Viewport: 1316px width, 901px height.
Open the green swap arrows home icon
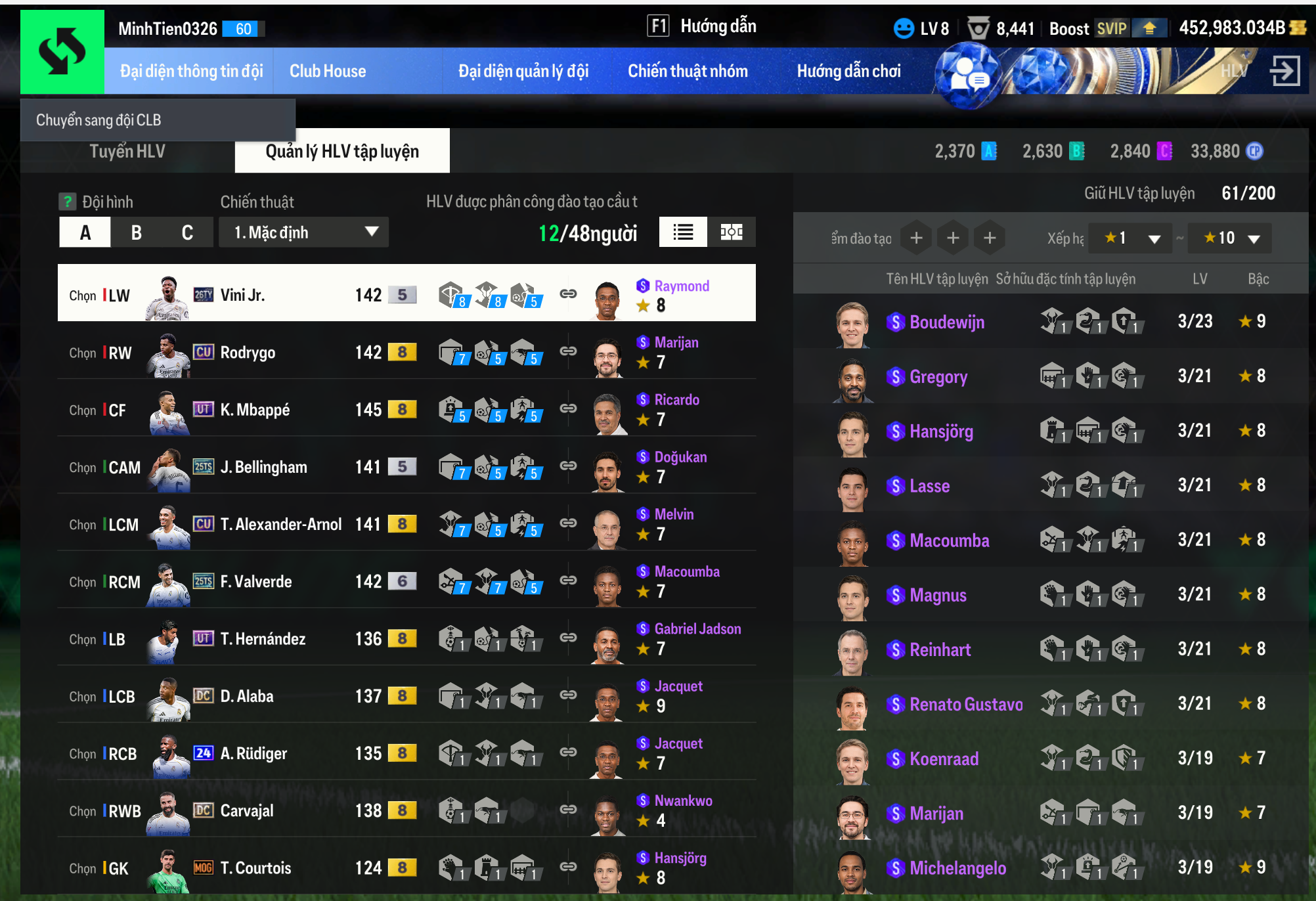pos(62,52)
